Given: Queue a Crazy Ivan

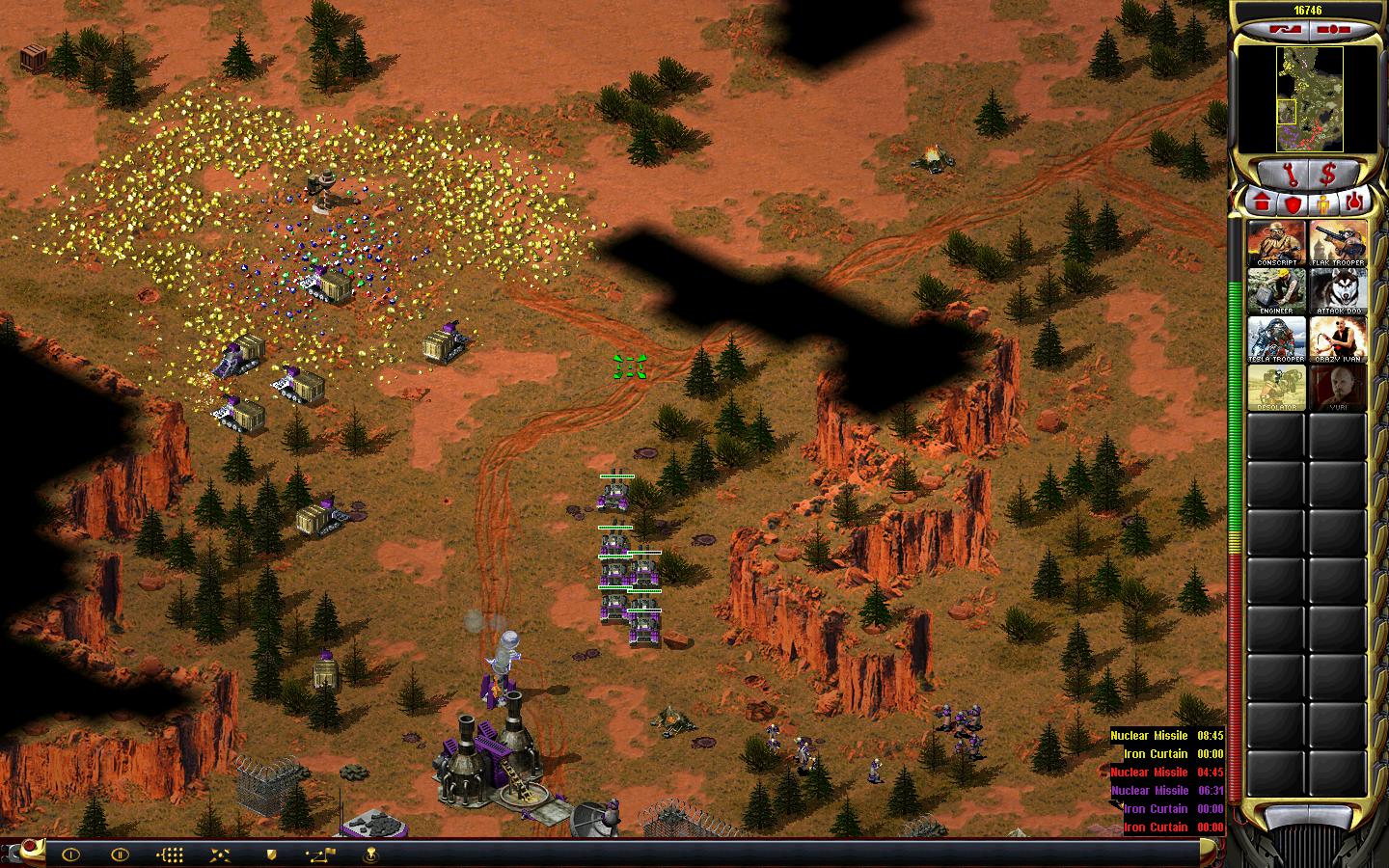Looking at the screenshot, I should tap(1338, 339).
